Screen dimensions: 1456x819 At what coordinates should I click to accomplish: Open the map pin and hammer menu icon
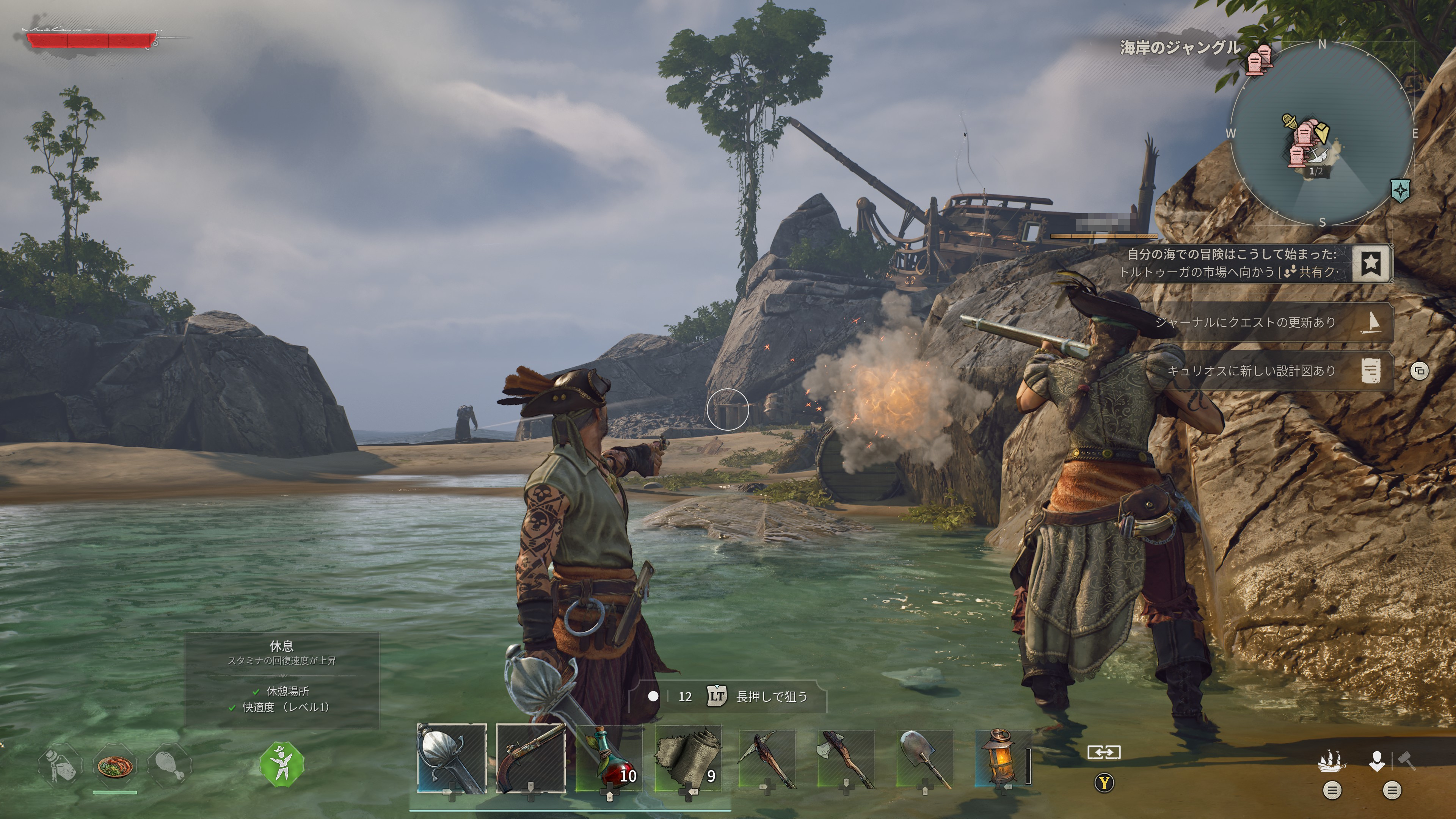click(x=1391, y=761)
